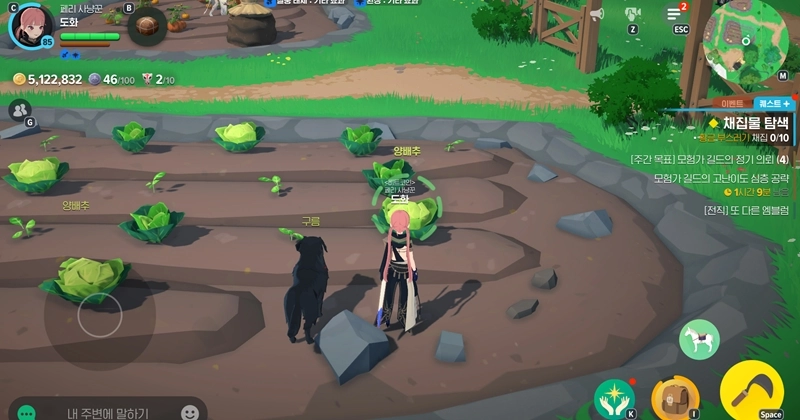Activate the green sparkling hands skill
The width and height of the screenshot is (800, 420).
point(614,397)
